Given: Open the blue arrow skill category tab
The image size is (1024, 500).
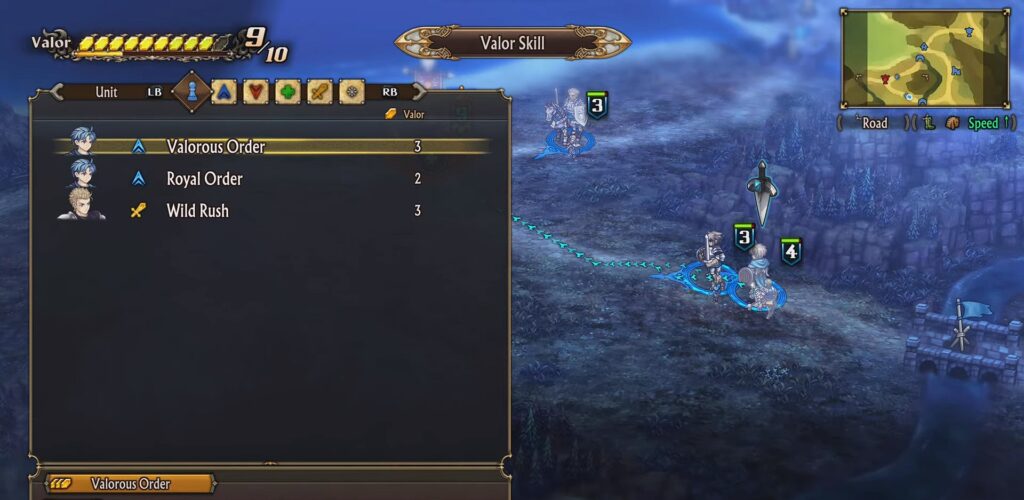Looking at the screenshot, I should tap(226, 92).
